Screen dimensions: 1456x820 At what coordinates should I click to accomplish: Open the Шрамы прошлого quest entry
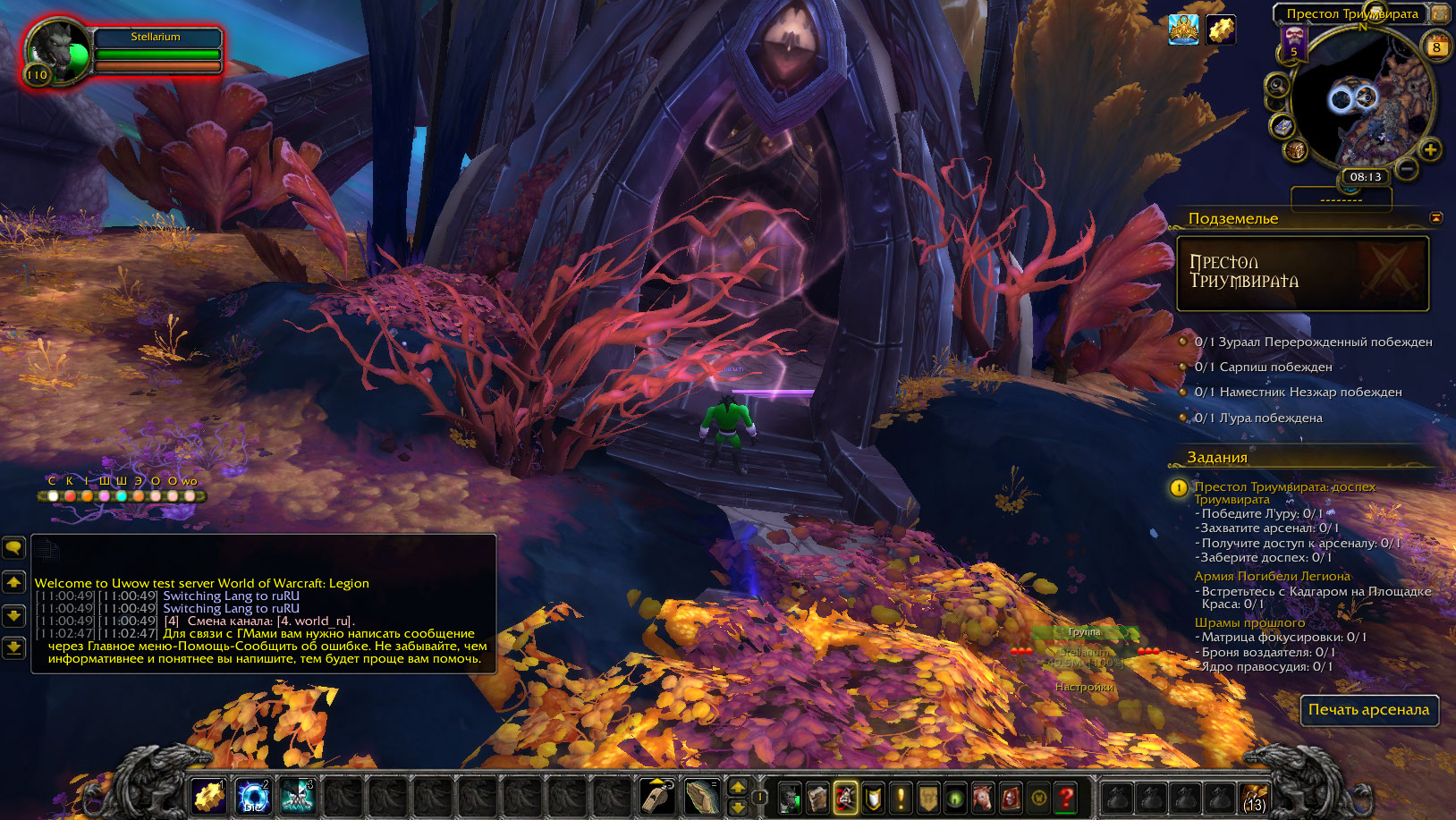point(1249,622)
